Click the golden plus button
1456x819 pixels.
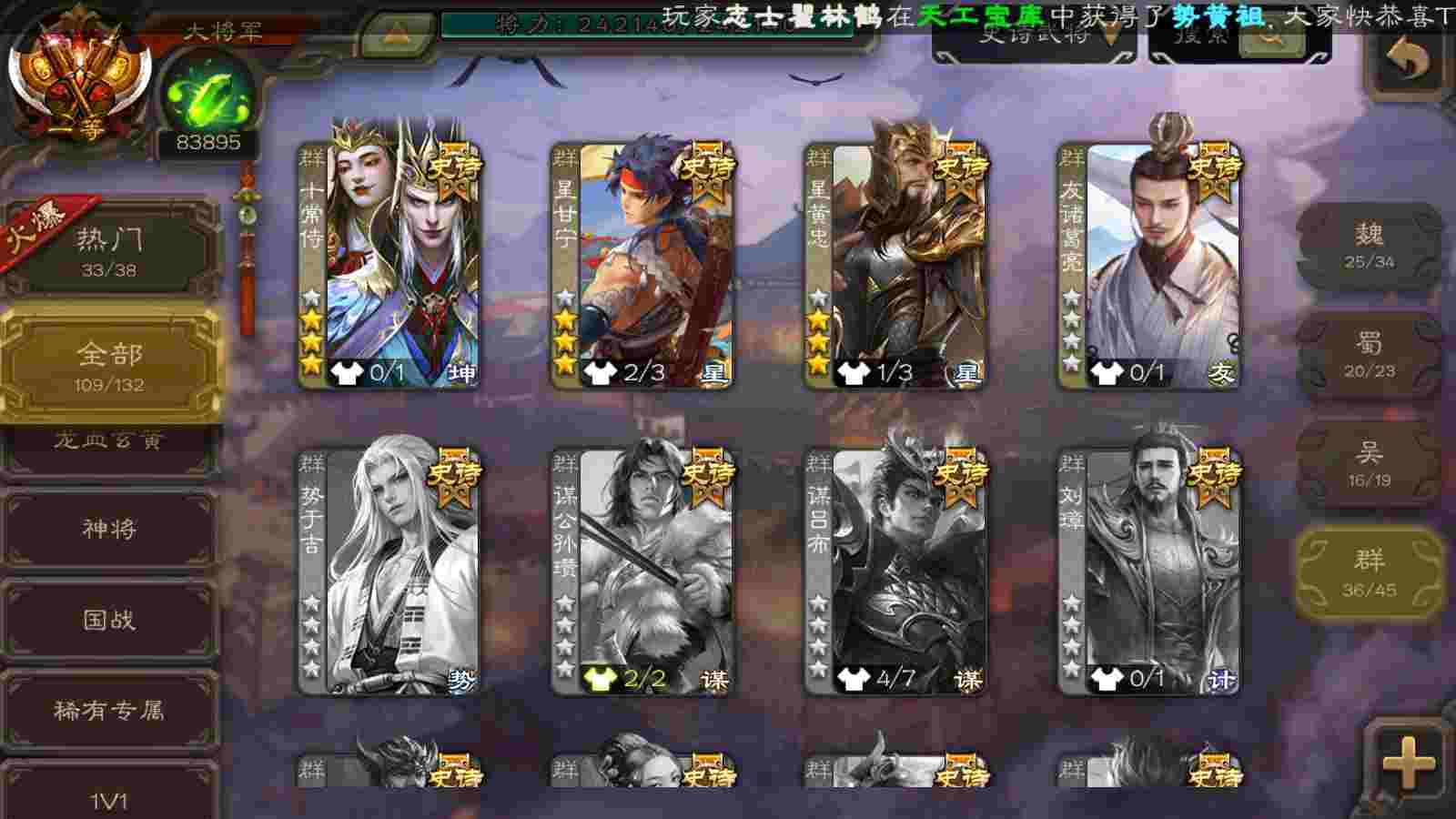[1408, 762]
